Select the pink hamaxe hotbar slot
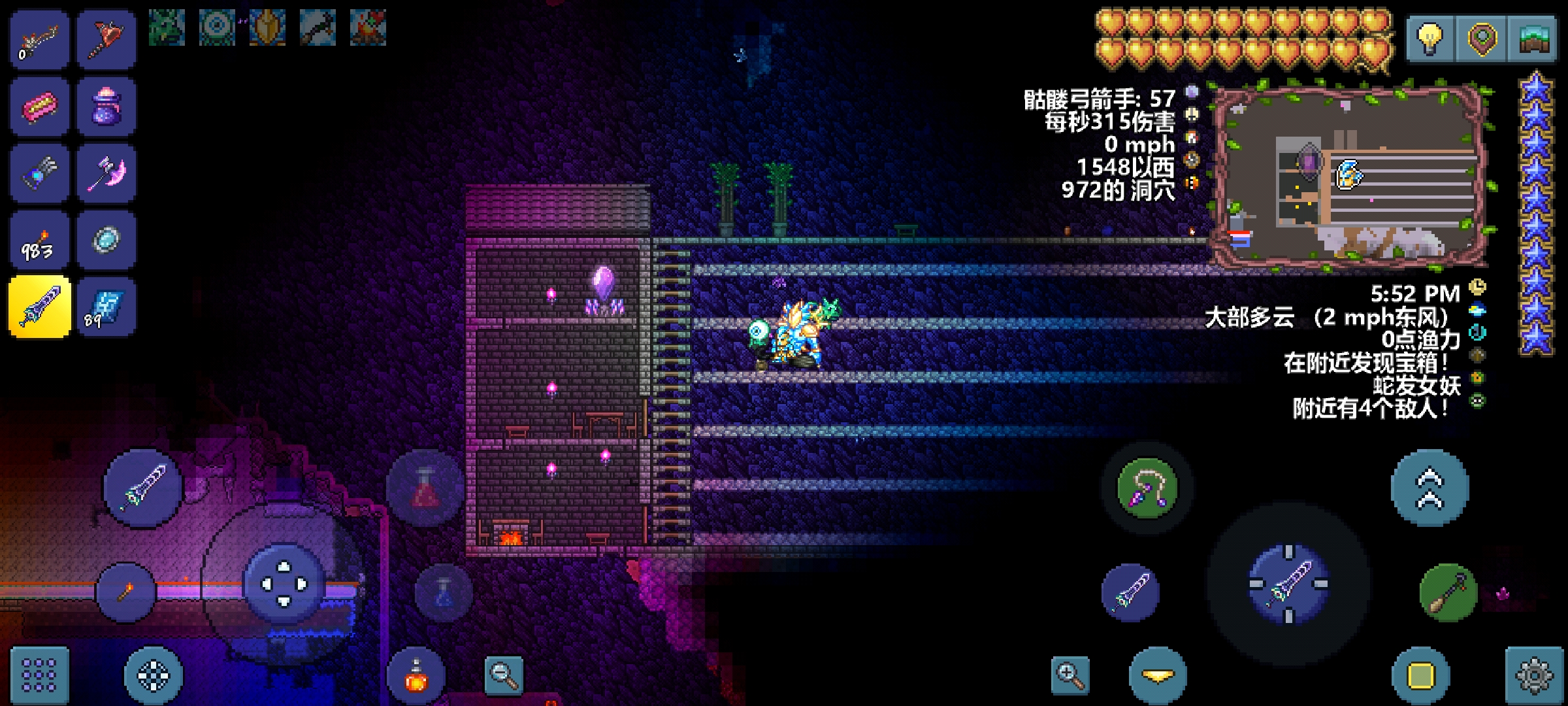 (106, 174)
